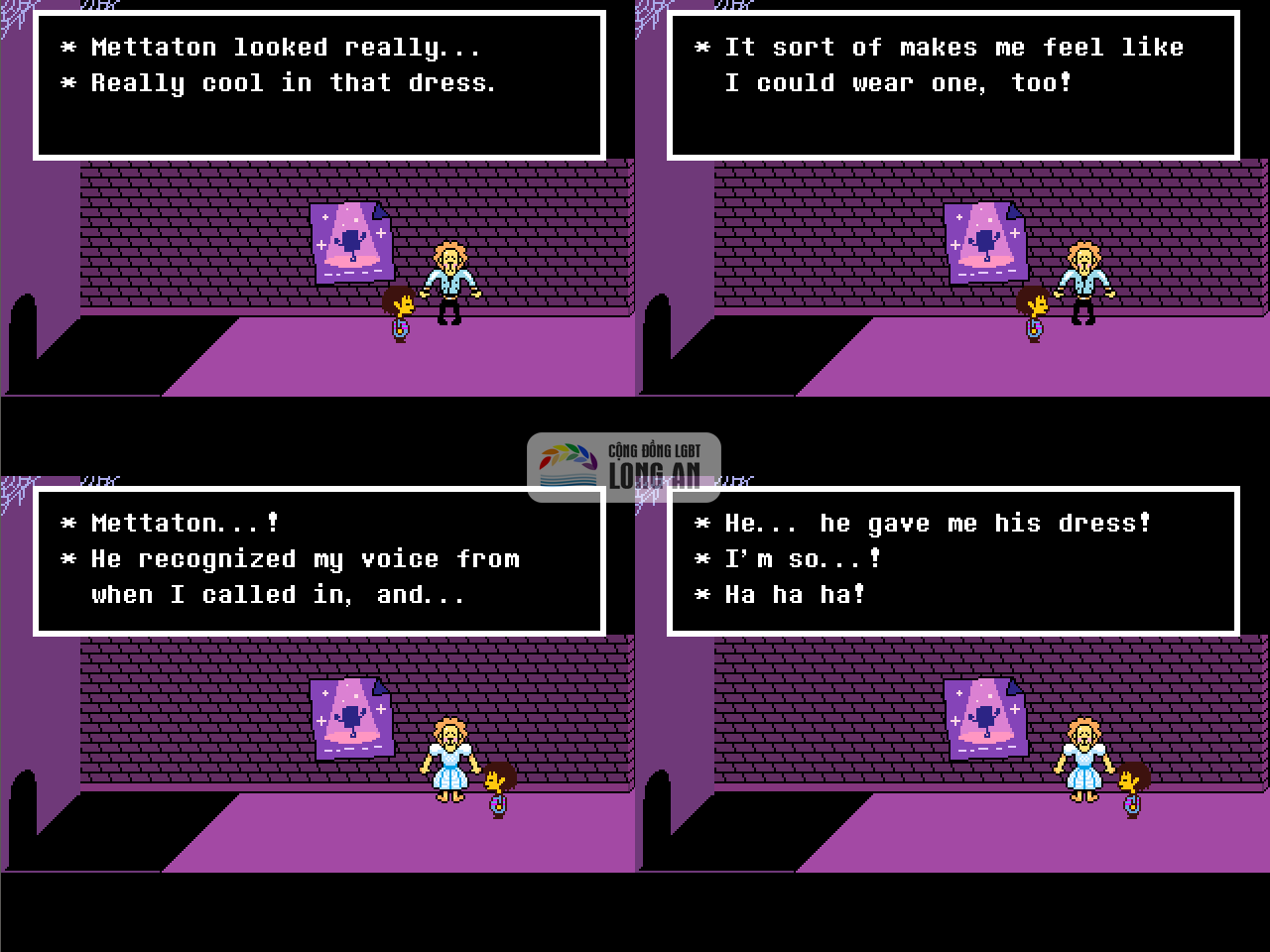Toggle the folded corner of the Mettaton poster

380,211
